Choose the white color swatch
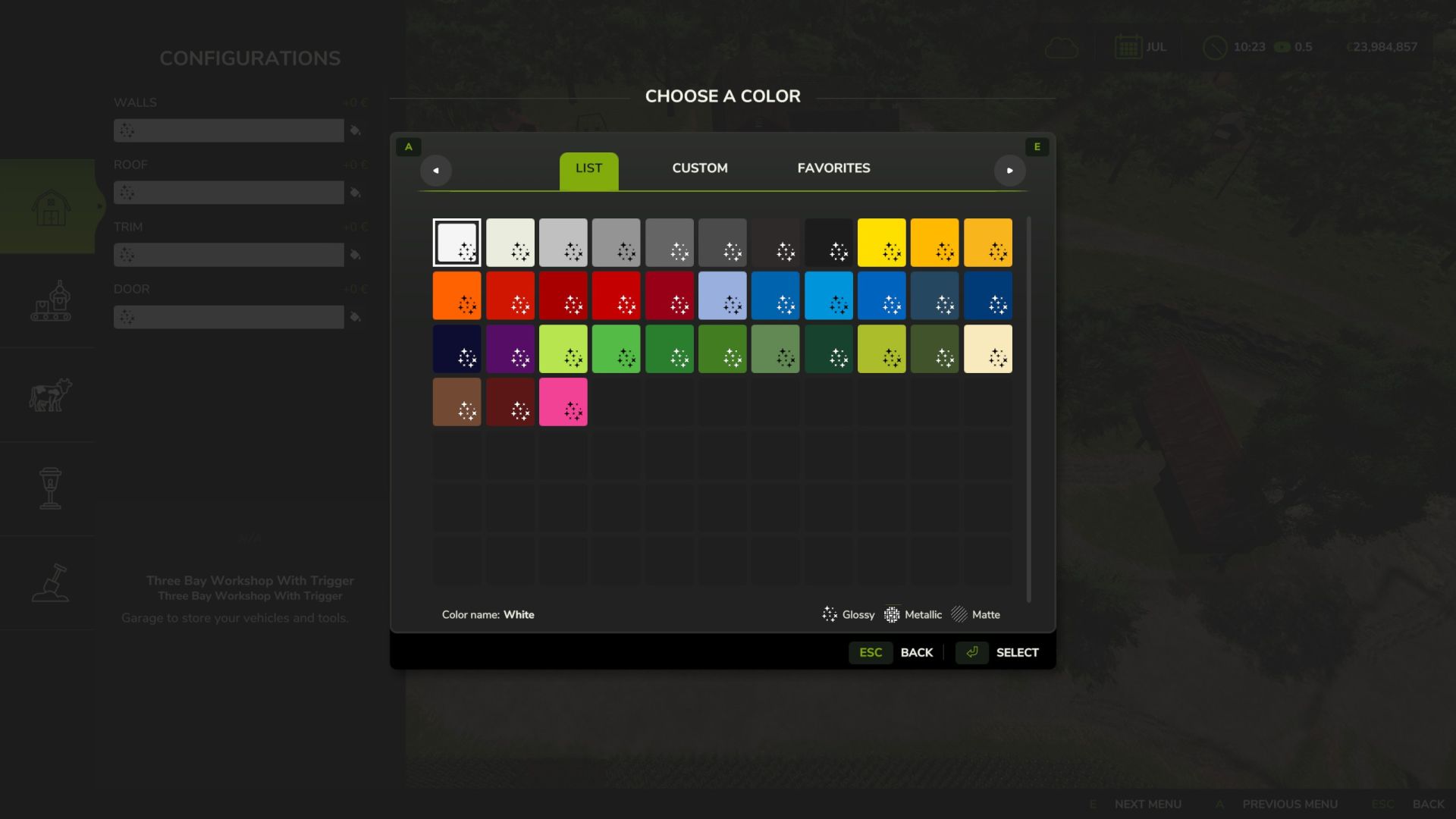The width and height of the screenshot is (1456, 819). 457,243
